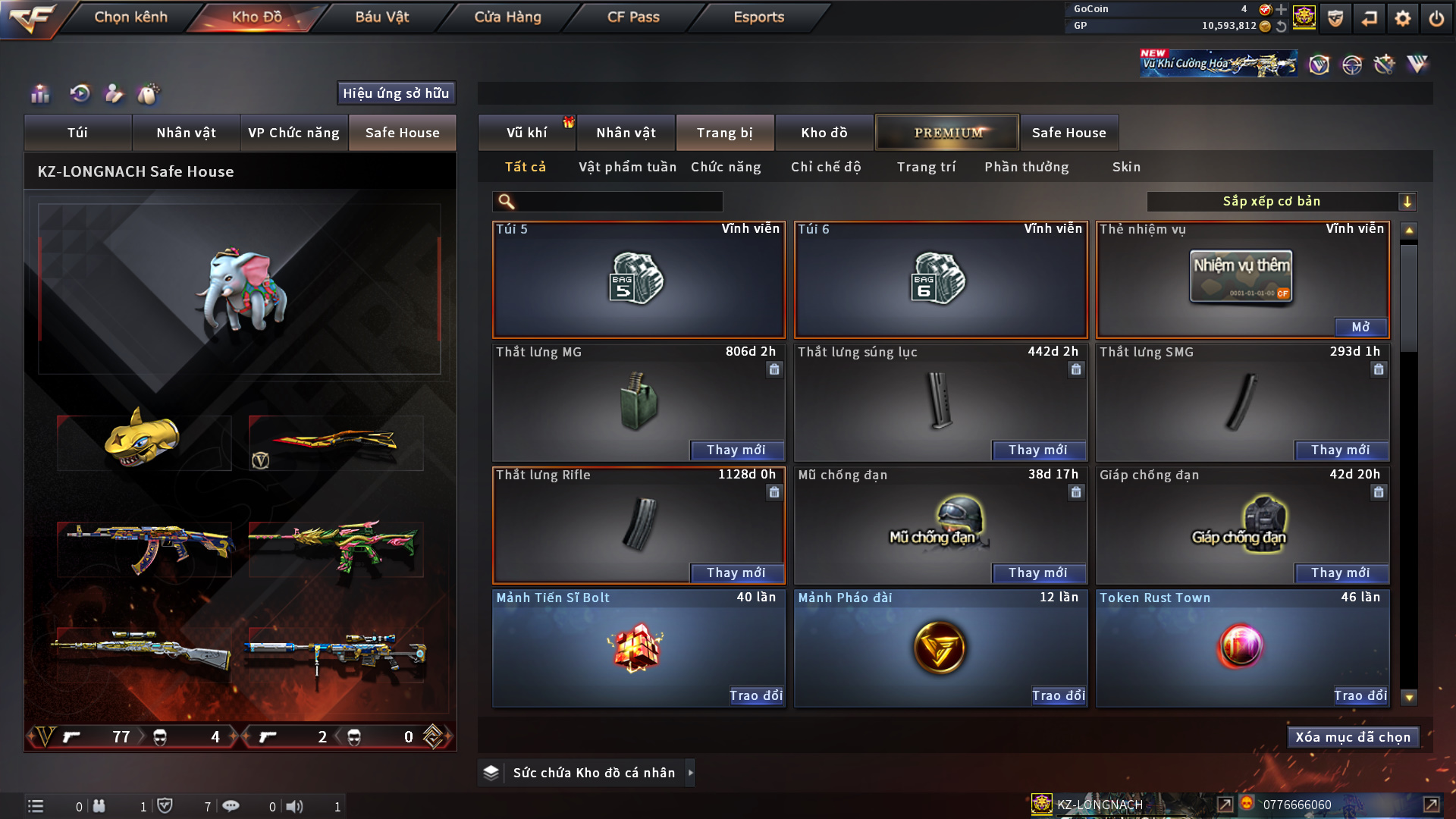The width and height of the screenshot is (1456, 819).
Task: Go to Chọn kênh channel selection
Action: [x=130, y=17]
